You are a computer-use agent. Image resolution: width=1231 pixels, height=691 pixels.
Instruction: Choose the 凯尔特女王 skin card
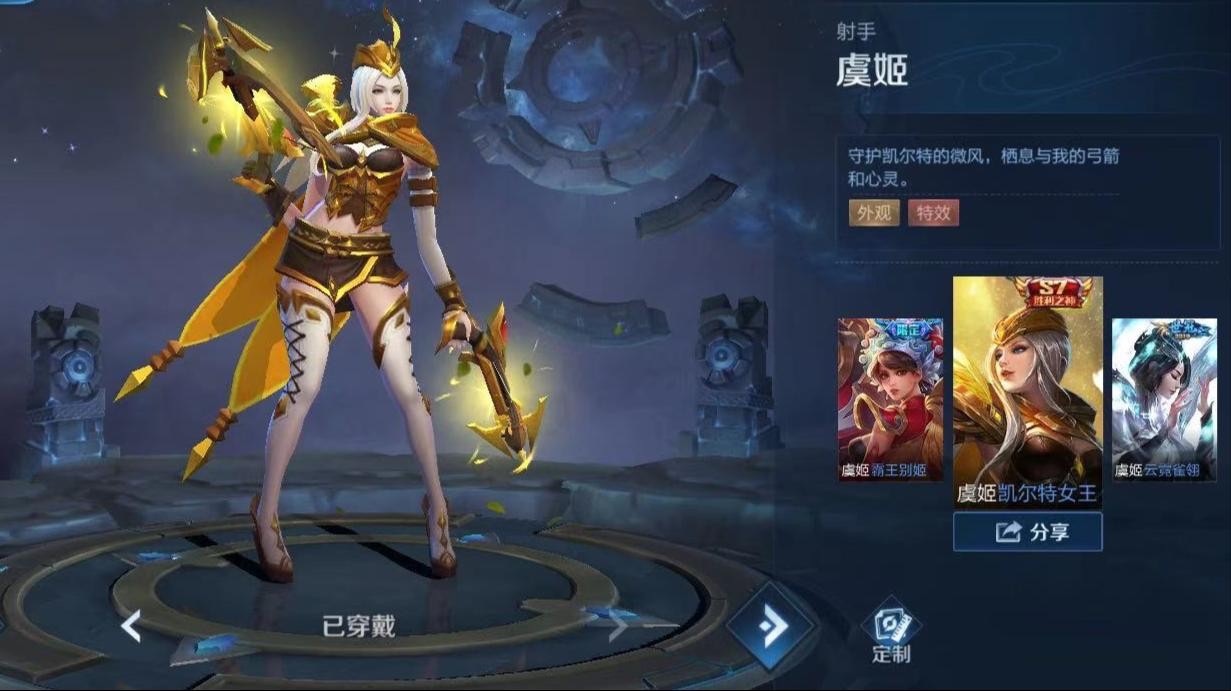click(x=1027, y=391)
